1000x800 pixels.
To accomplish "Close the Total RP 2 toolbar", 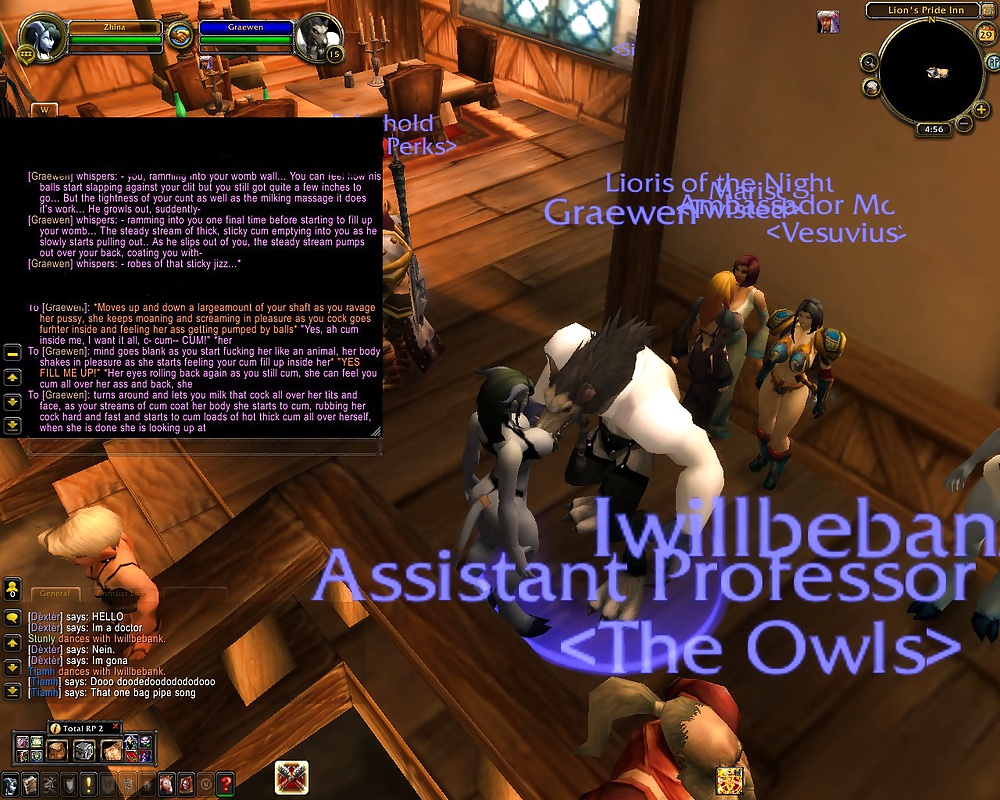I will pos(116,727).
